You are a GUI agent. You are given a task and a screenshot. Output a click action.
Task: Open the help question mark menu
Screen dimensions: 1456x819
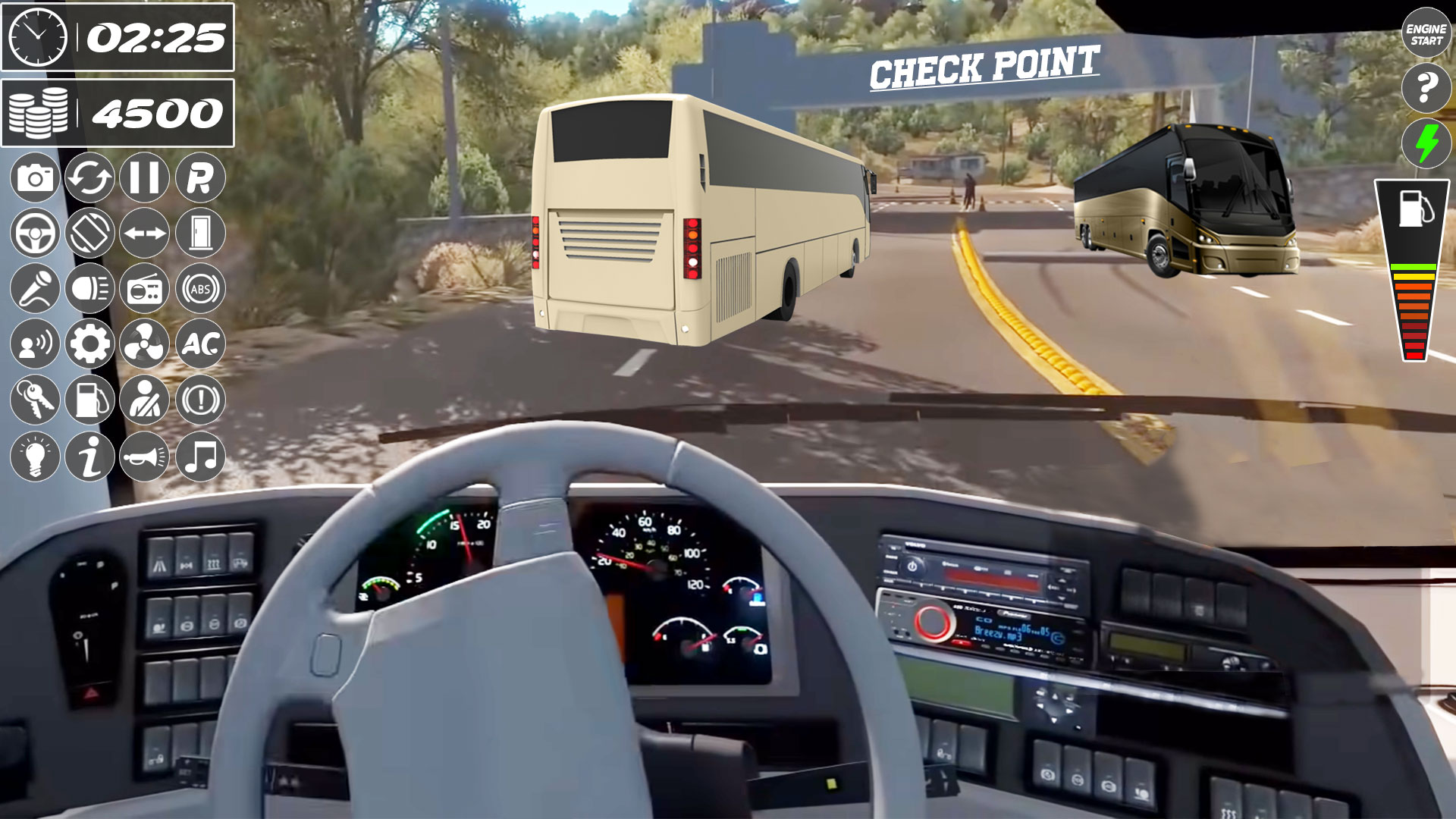1426,83
